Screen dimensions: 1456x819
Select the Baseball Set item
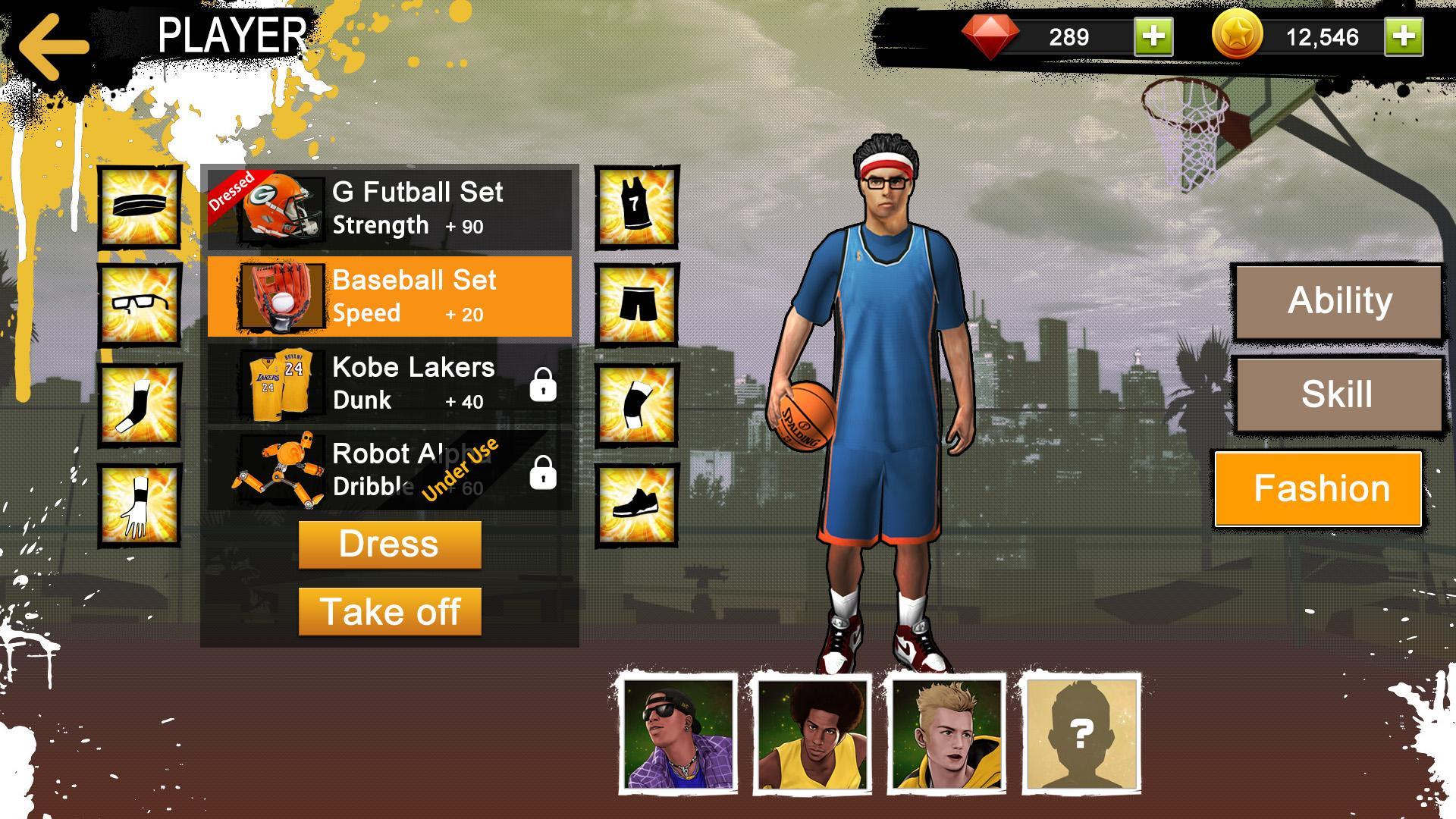391,296
